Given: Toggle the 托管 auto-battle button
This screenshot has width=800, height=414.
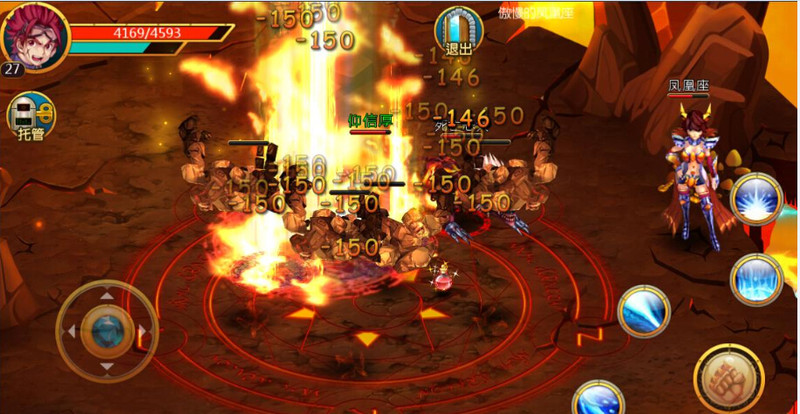Looking at the screenshot, I should [30, 116].
